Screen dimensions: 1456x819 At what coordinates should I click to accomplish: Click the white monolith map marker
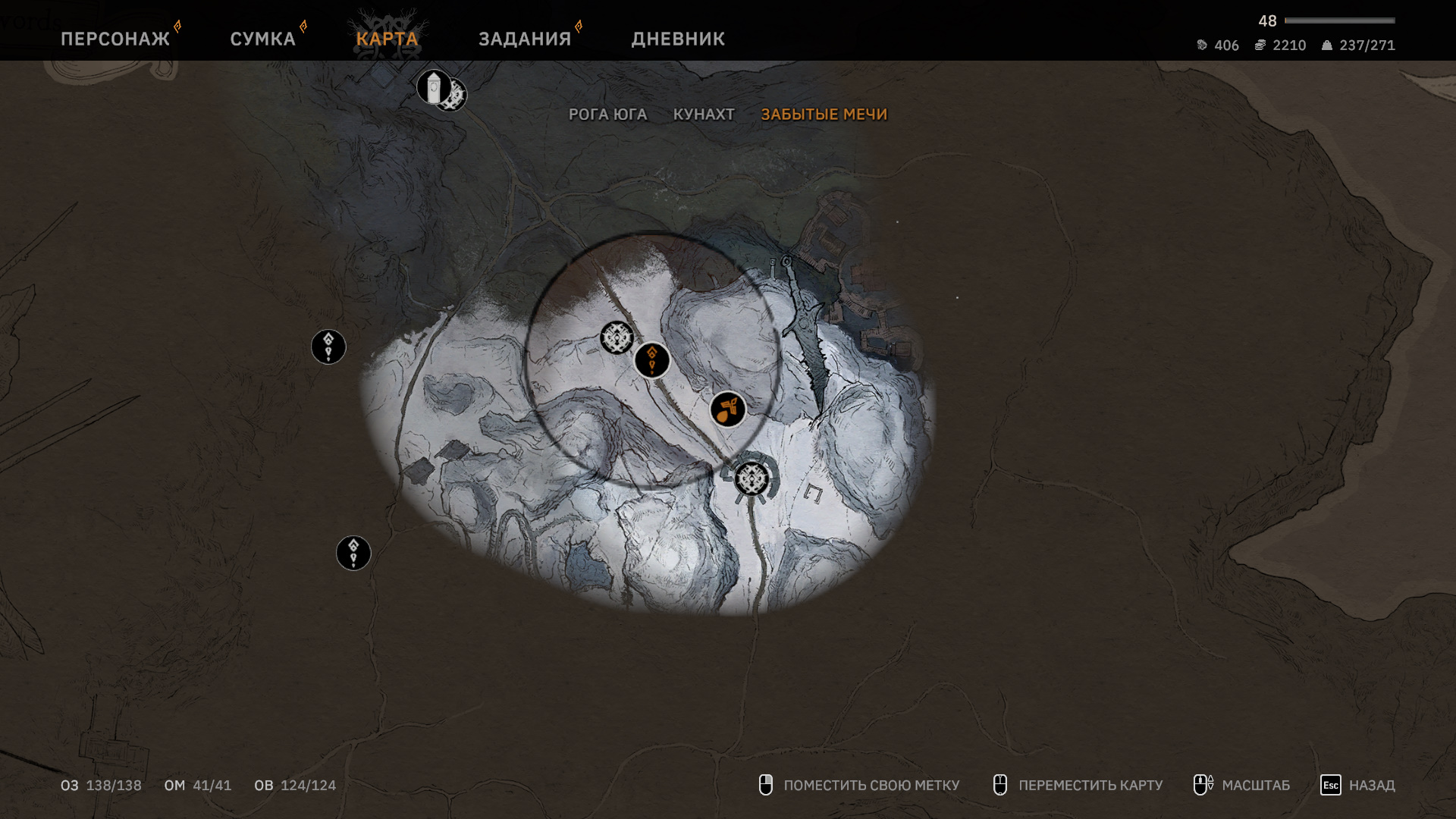click(433, 87)
